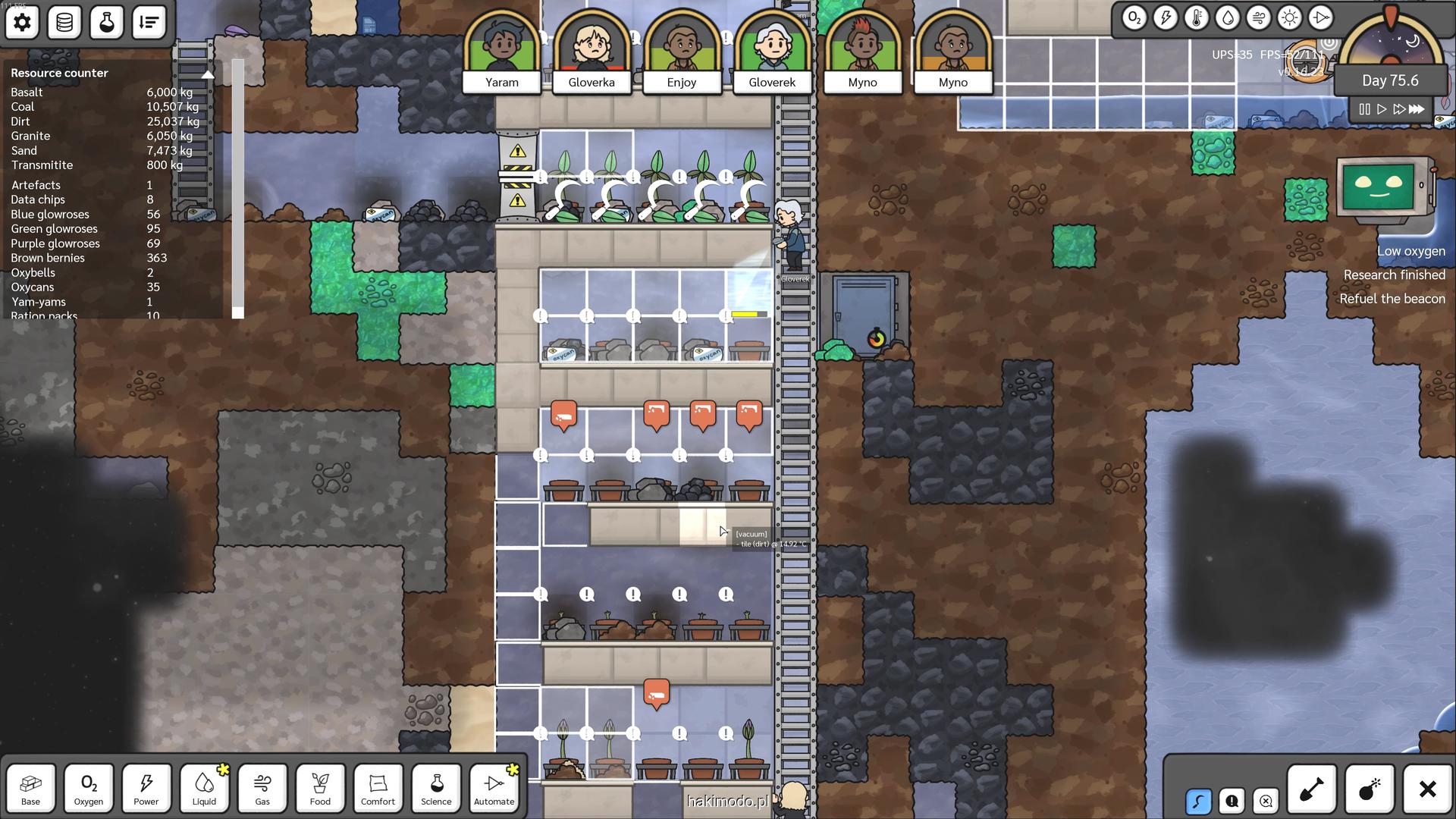
Task: Click the Low oxygen notification
Action: tap(1410, 251)
